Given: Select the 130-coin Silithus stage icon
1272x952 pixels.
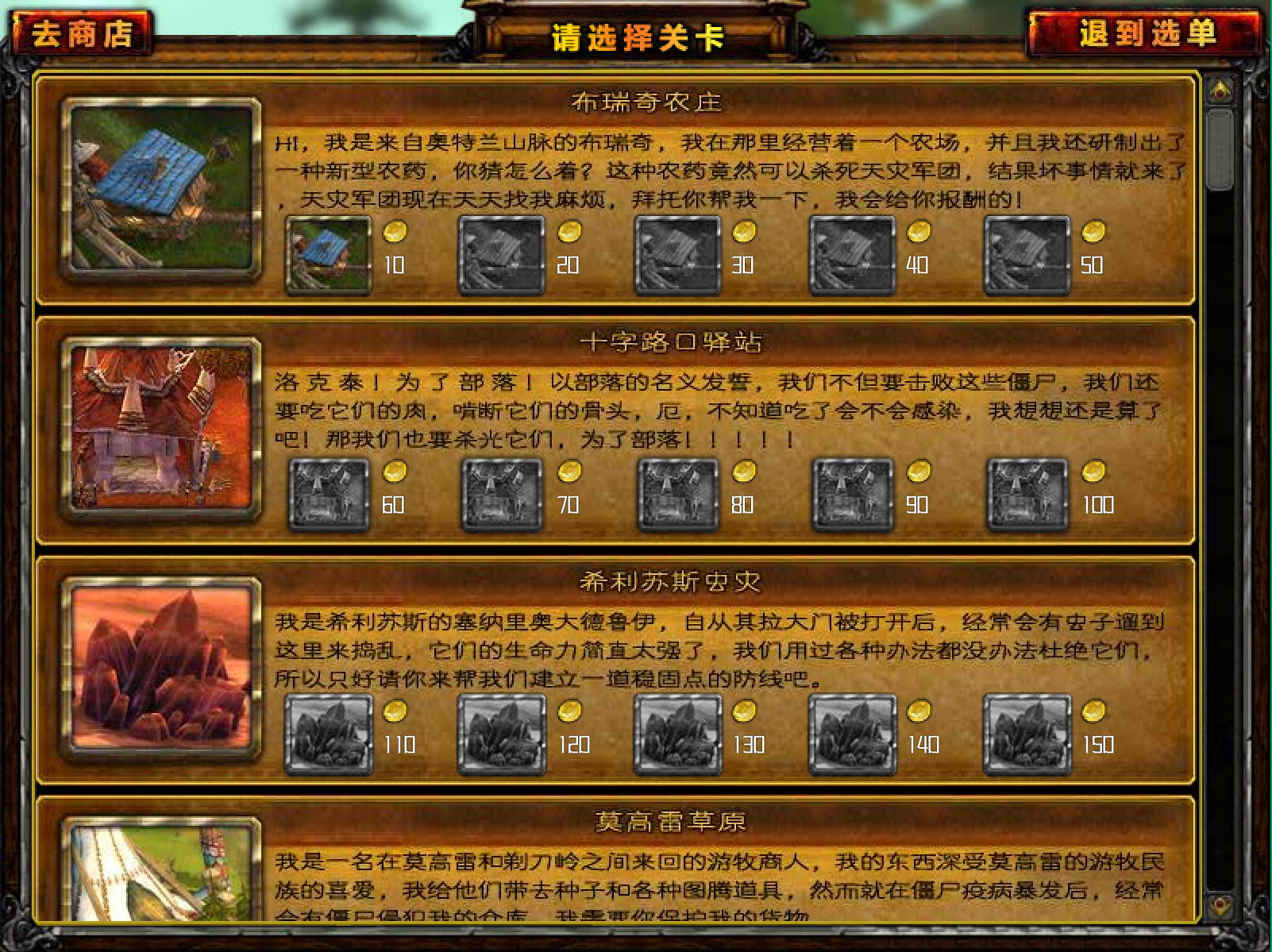Looking at the screenshot, I should [676, 732].
